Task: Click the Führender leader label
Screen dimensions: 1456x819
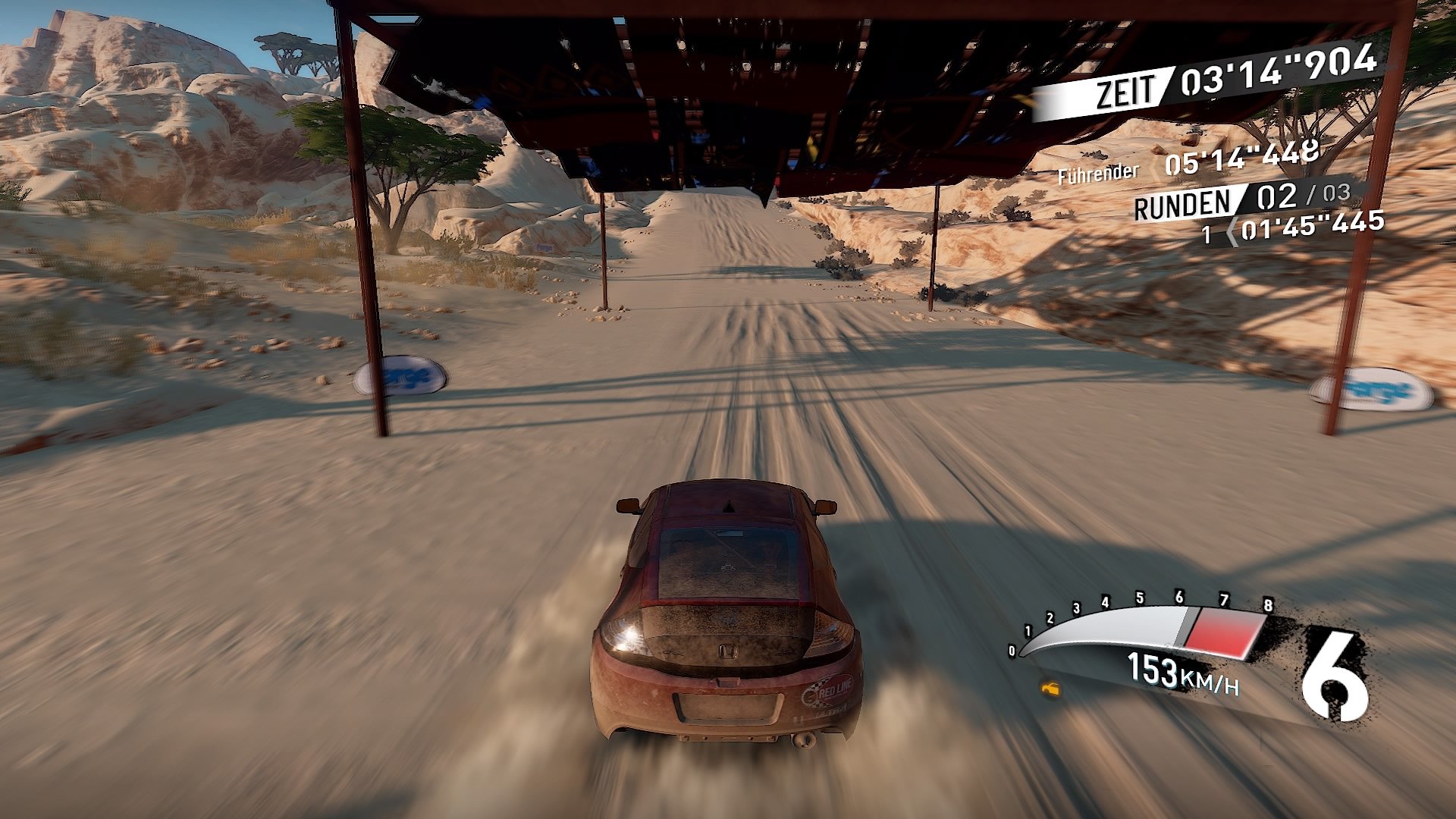Action: coord(1097,173)
